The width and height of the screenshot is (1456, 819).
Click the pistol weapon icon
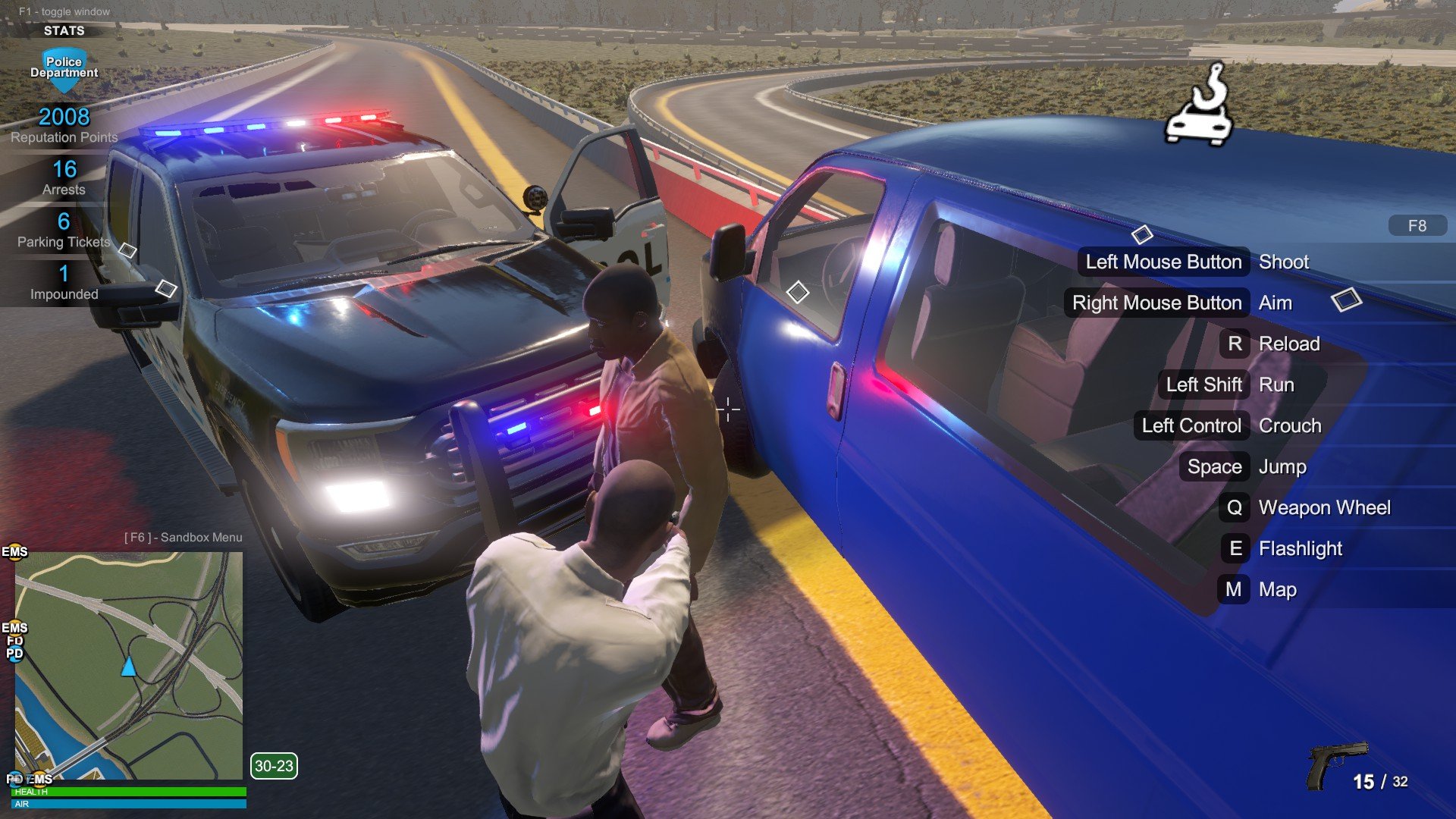click(1335, 764)
